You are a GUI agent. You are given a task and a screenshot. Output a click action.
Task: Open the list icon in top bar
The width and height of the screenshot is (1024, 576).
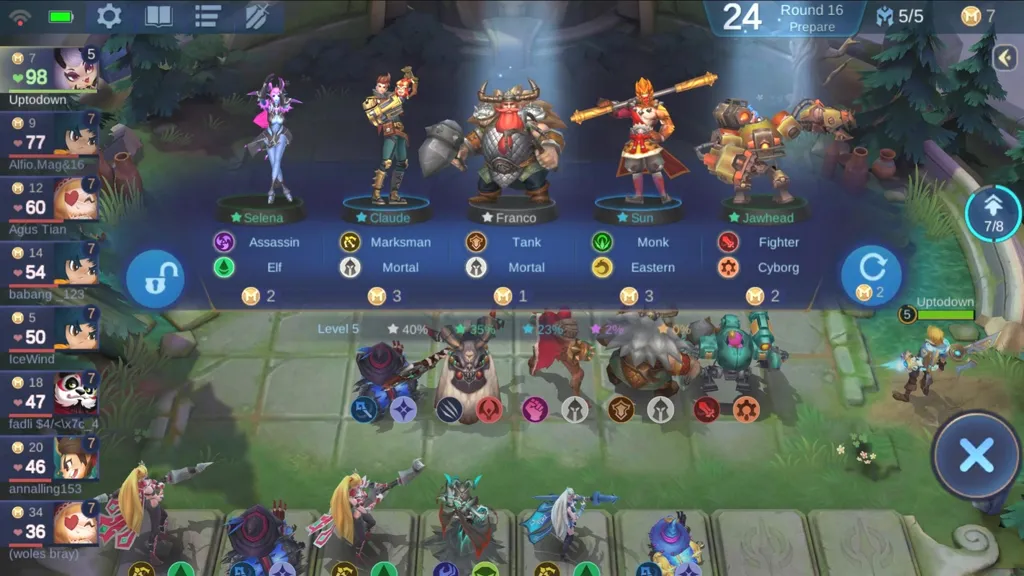(x=208, y=16)
